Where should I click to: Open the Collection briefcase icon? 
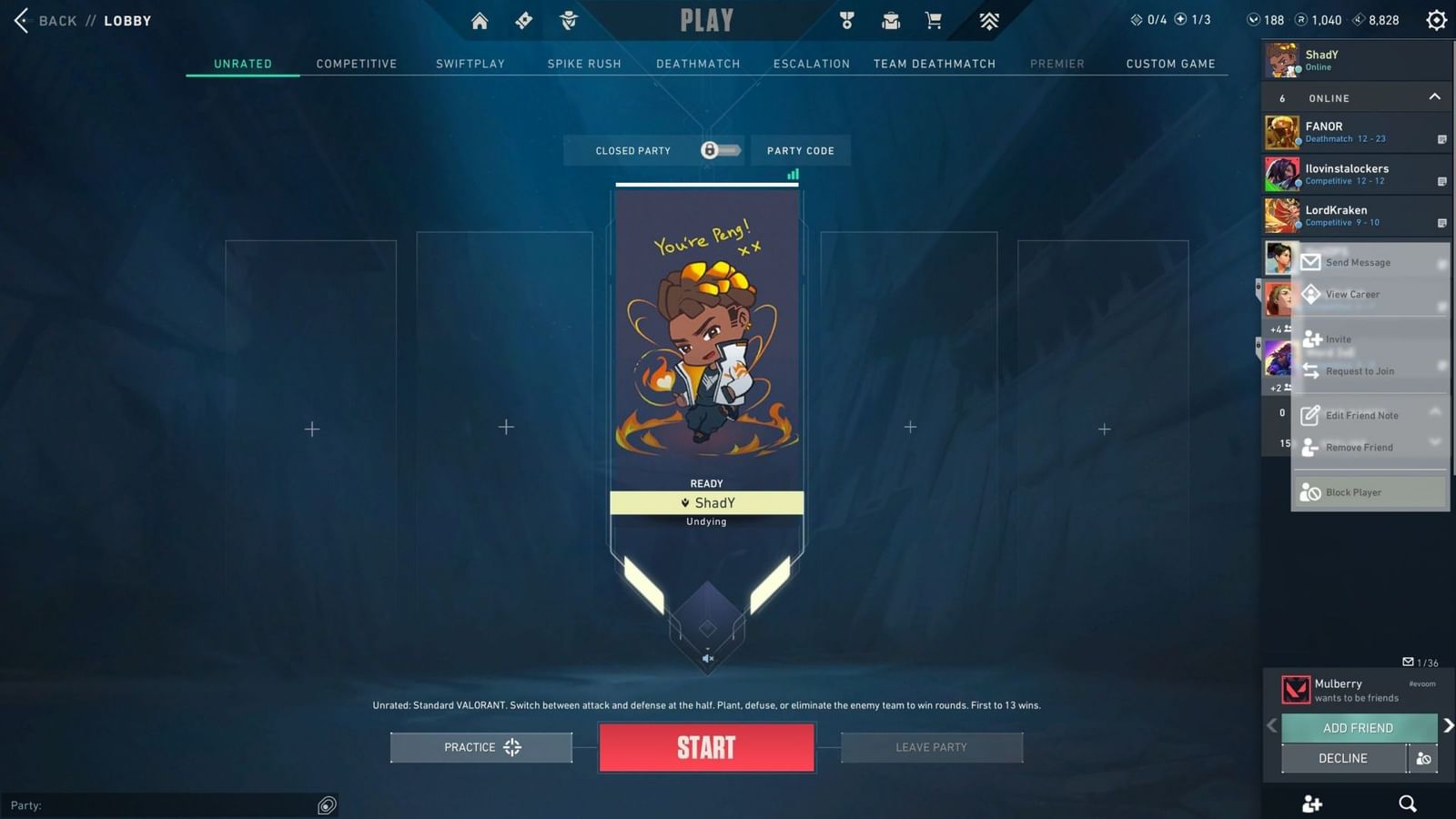point(890,20)
